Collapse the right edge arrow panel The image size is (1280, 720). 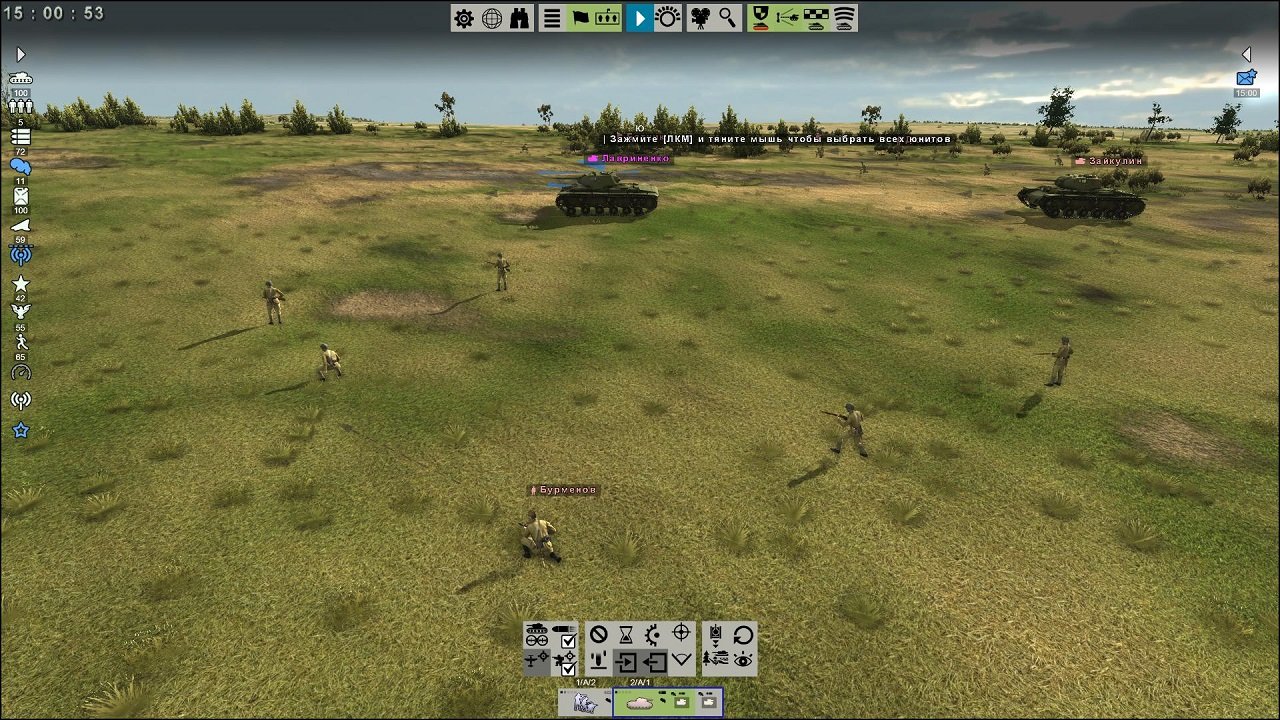pyautogui.click(x=1247, y=55)
